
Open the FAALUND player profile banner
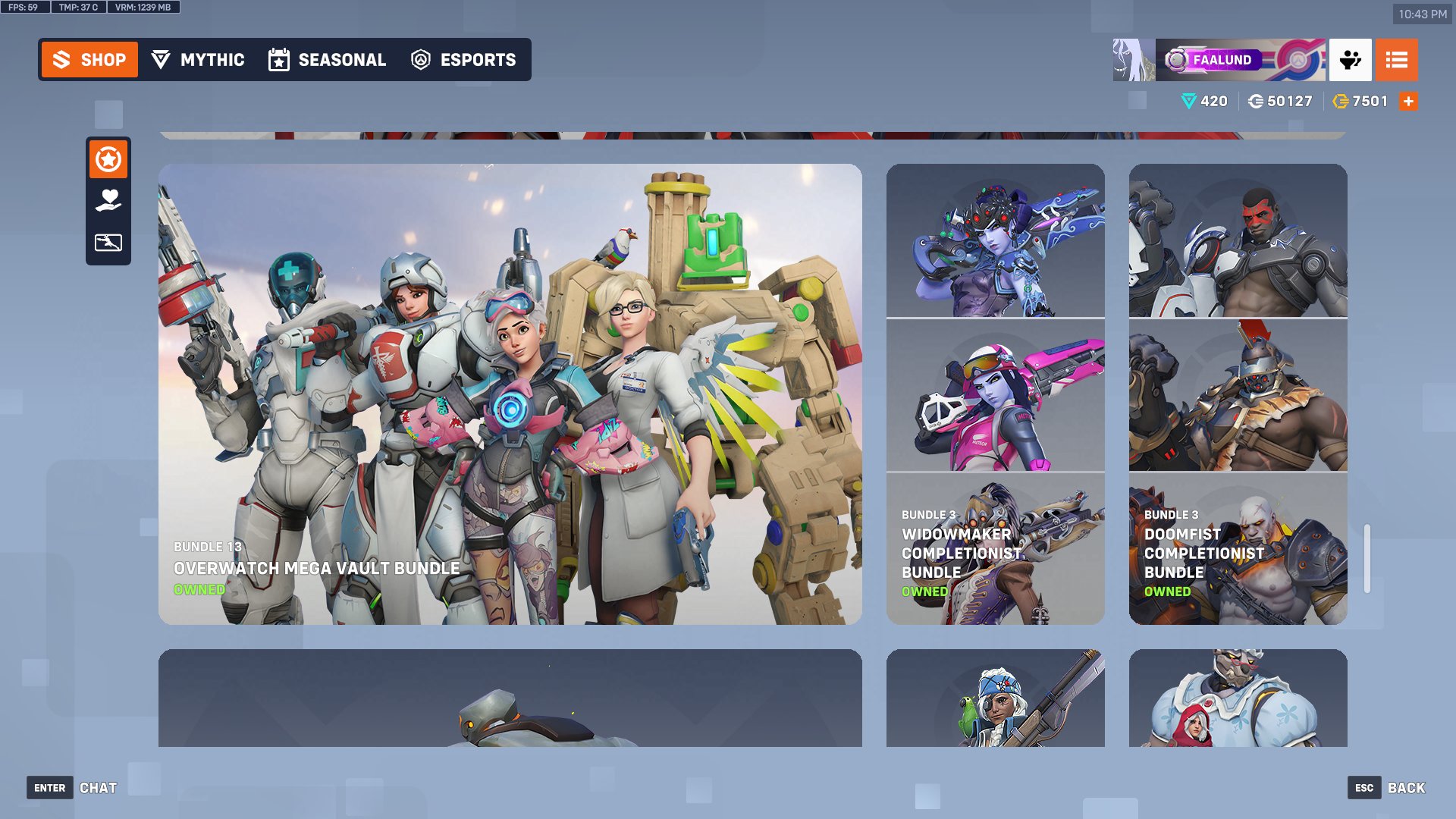point(1219,60)
